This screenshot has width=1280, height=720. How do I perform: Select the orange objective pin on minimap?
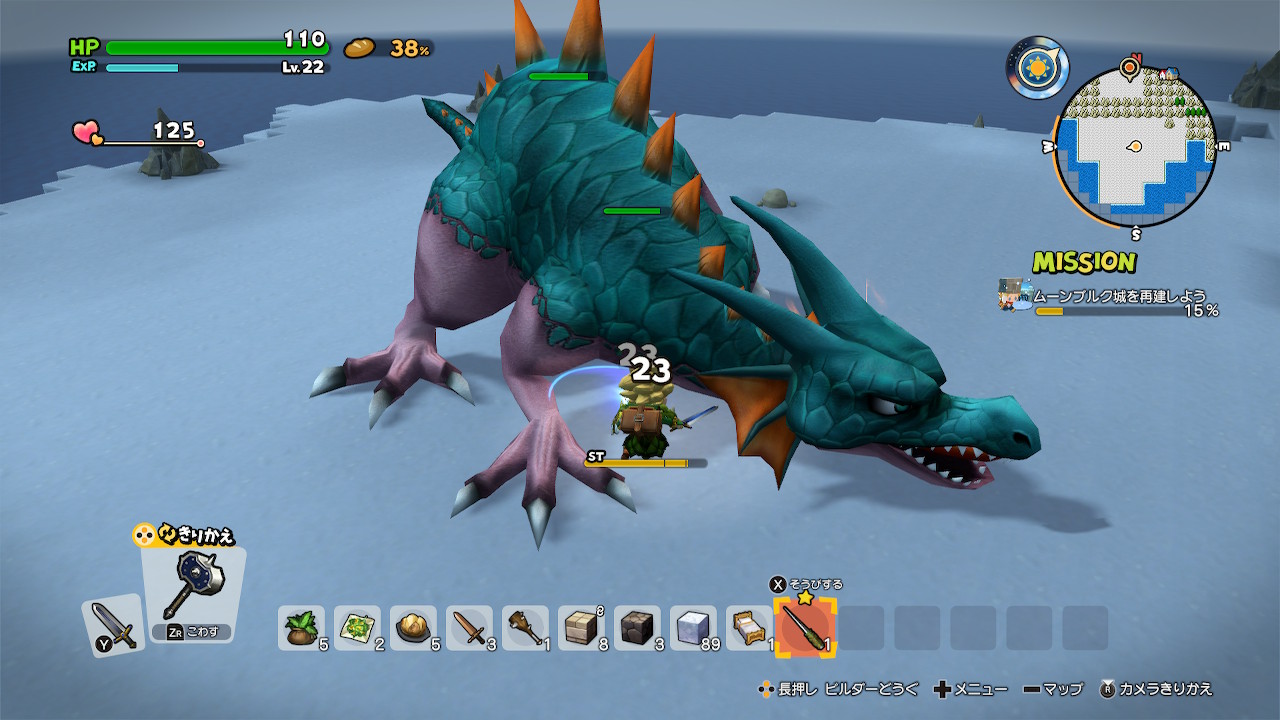click(x=1130, y=67)
